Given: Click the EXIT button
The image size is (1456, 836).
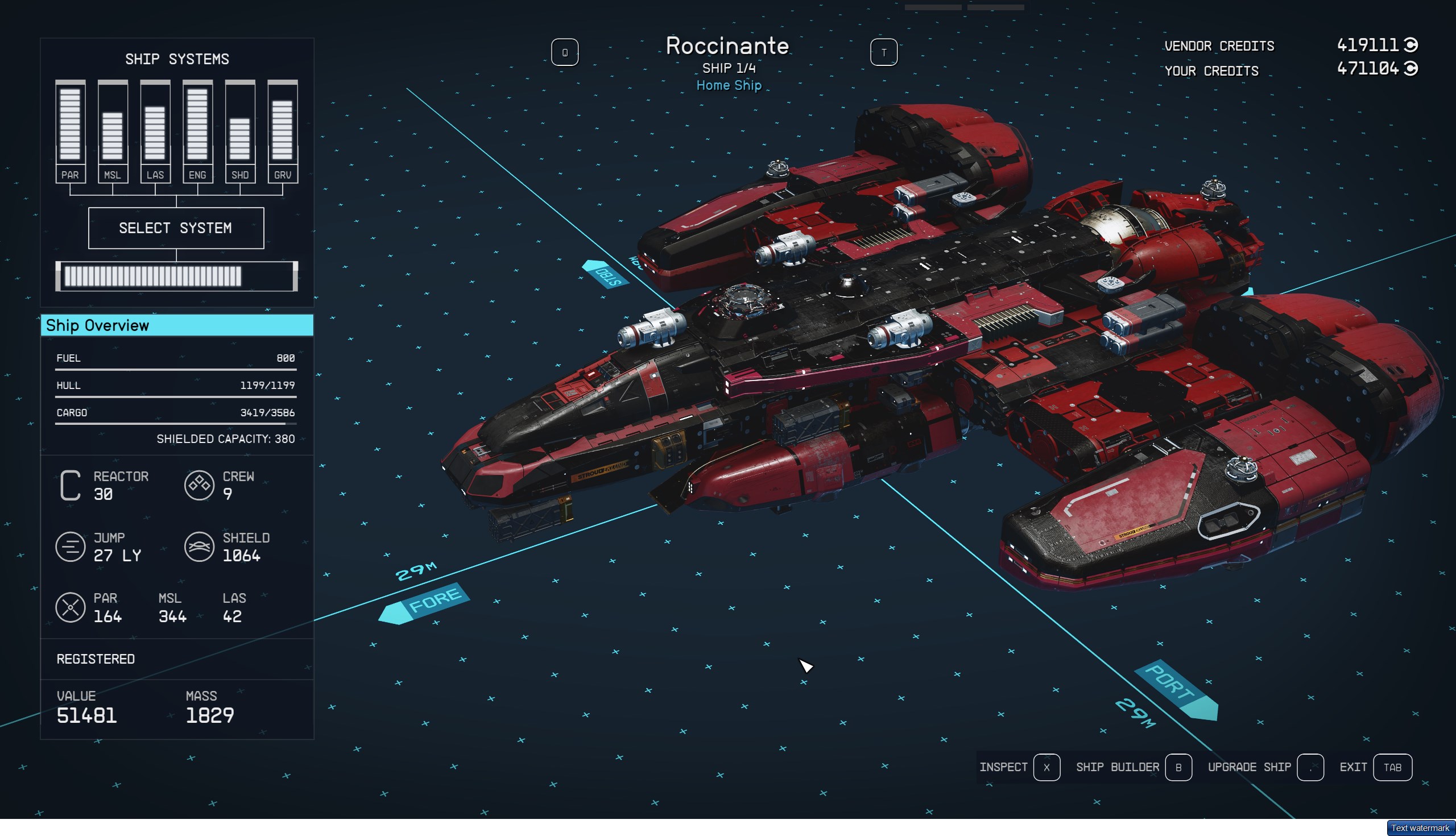Looking at the screenshot, I should click(1354, 767).
